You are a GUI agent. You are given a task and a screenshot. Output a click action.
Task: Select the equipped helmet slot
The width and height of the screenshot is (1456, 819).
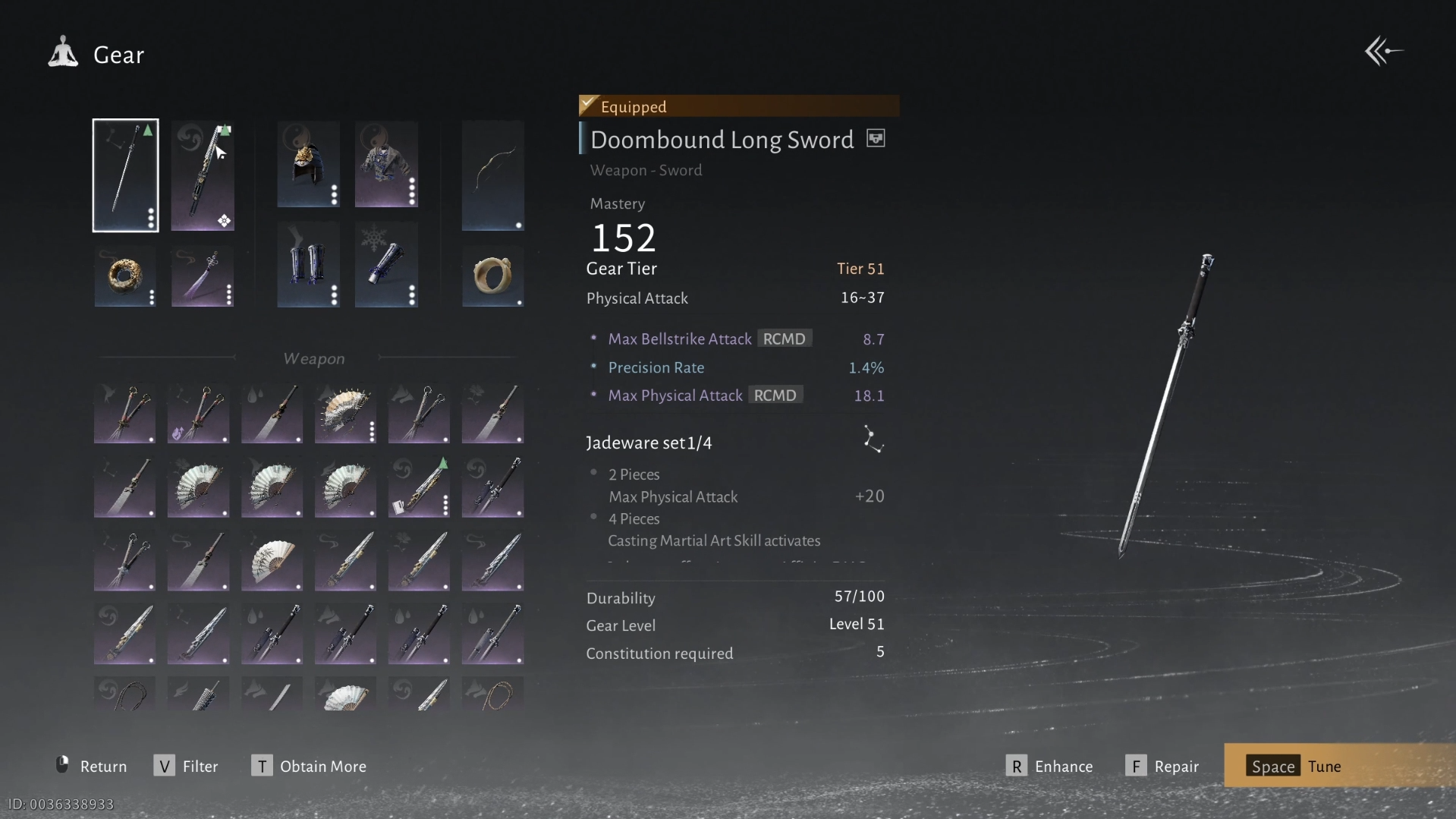(x=308, y=165)
